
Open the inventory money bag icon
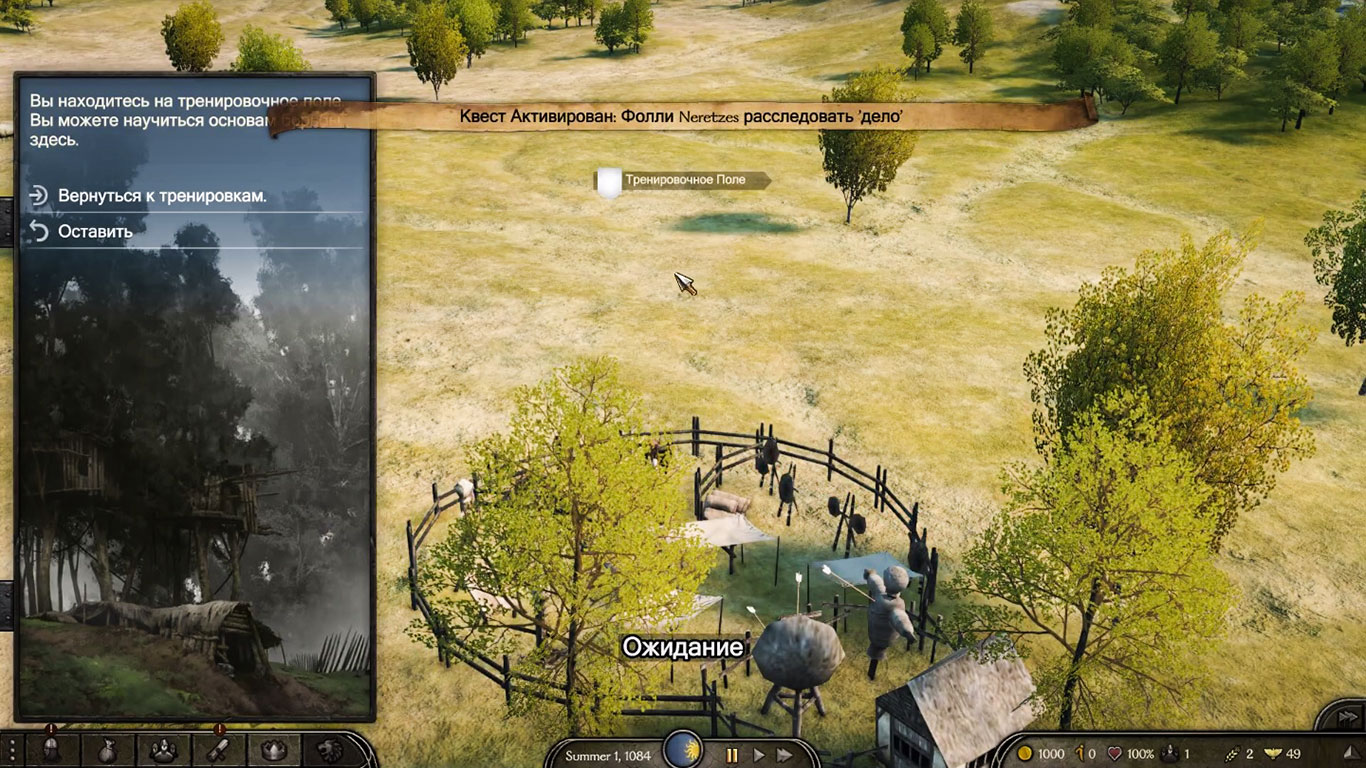click(109, 749)
